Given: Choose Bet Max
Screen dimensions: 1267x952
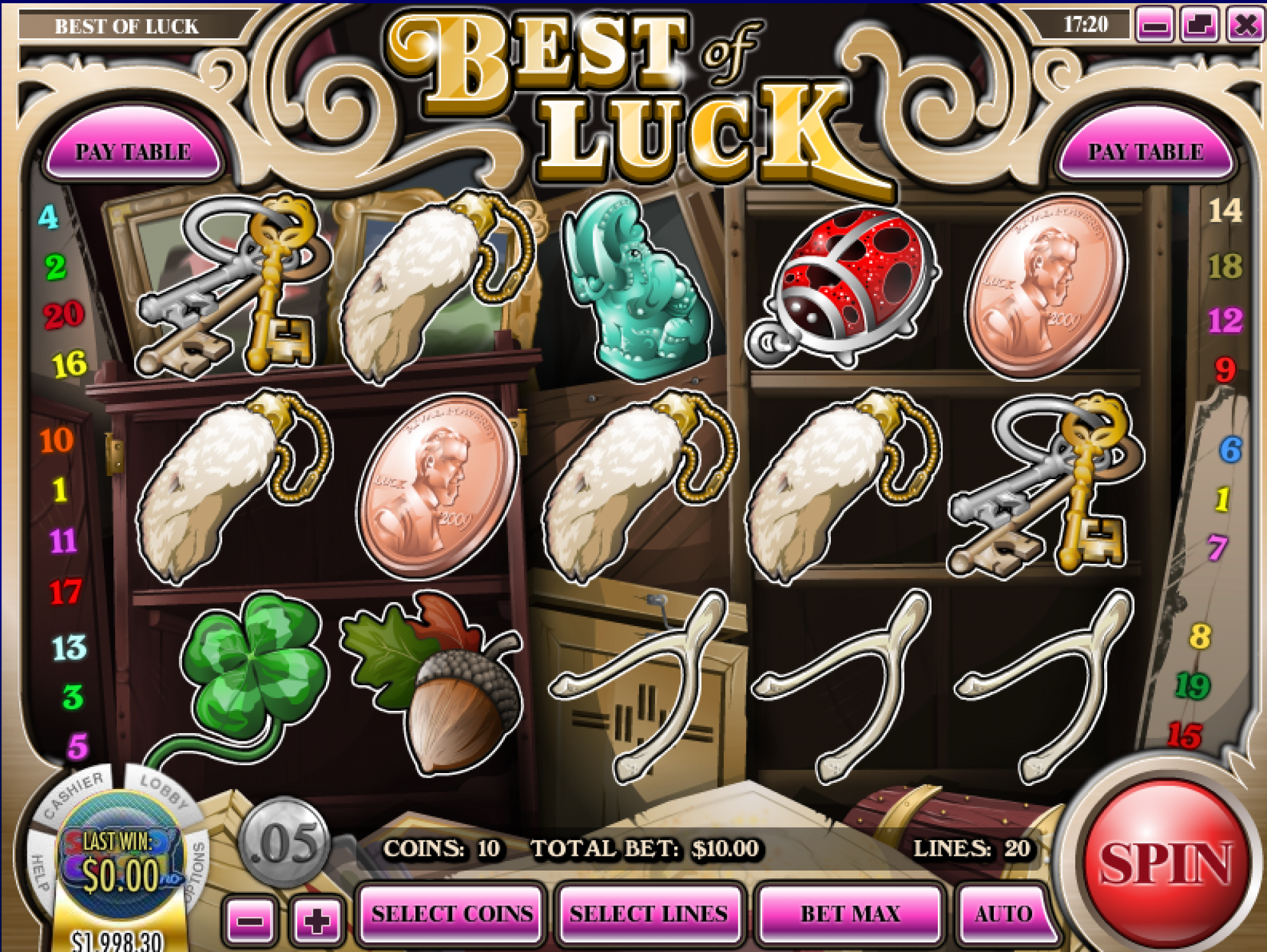Looking at the screenshot, I should 850,914.
